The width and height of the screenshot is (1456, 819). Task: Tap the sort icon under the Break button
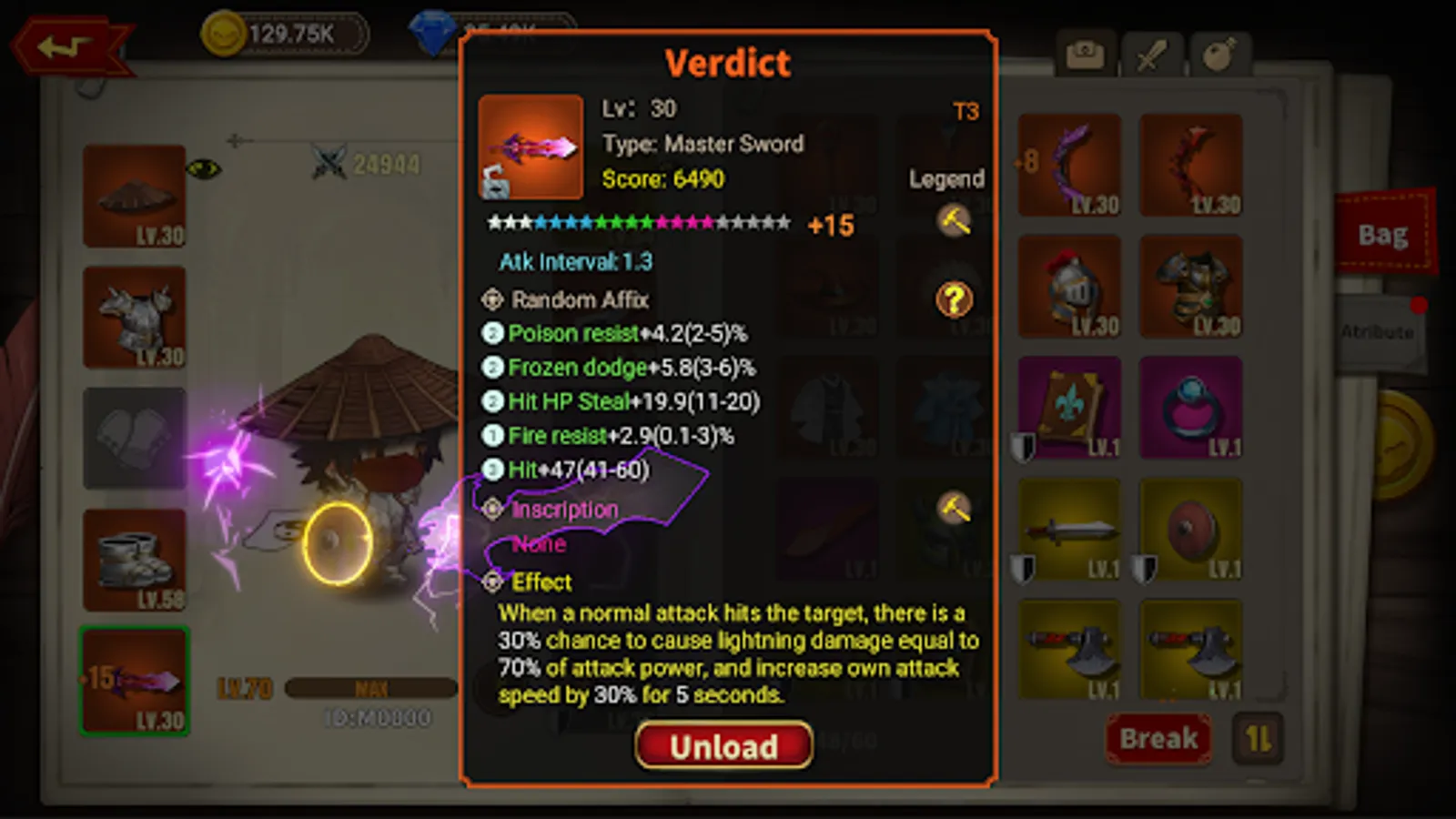[x=1259, y=739]
